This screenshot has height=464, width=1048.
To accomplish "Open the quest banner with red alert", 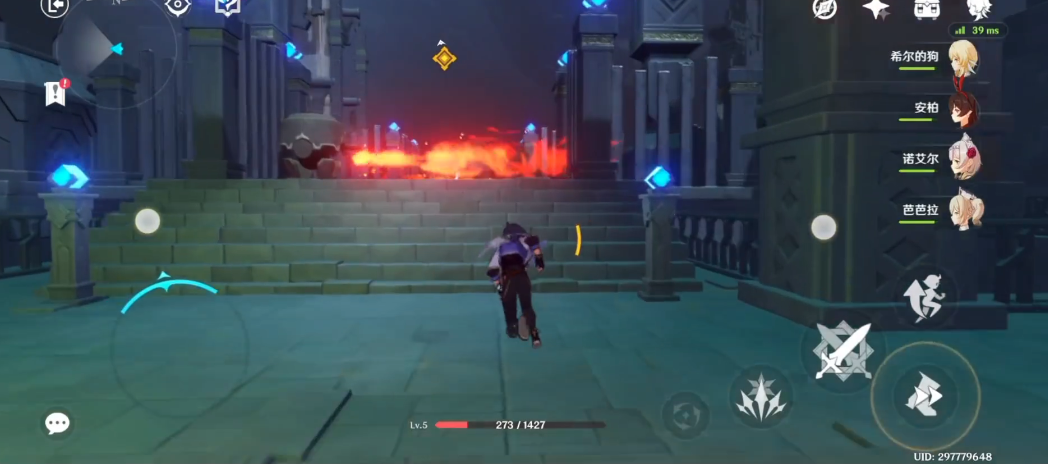I will pos(56,93).
